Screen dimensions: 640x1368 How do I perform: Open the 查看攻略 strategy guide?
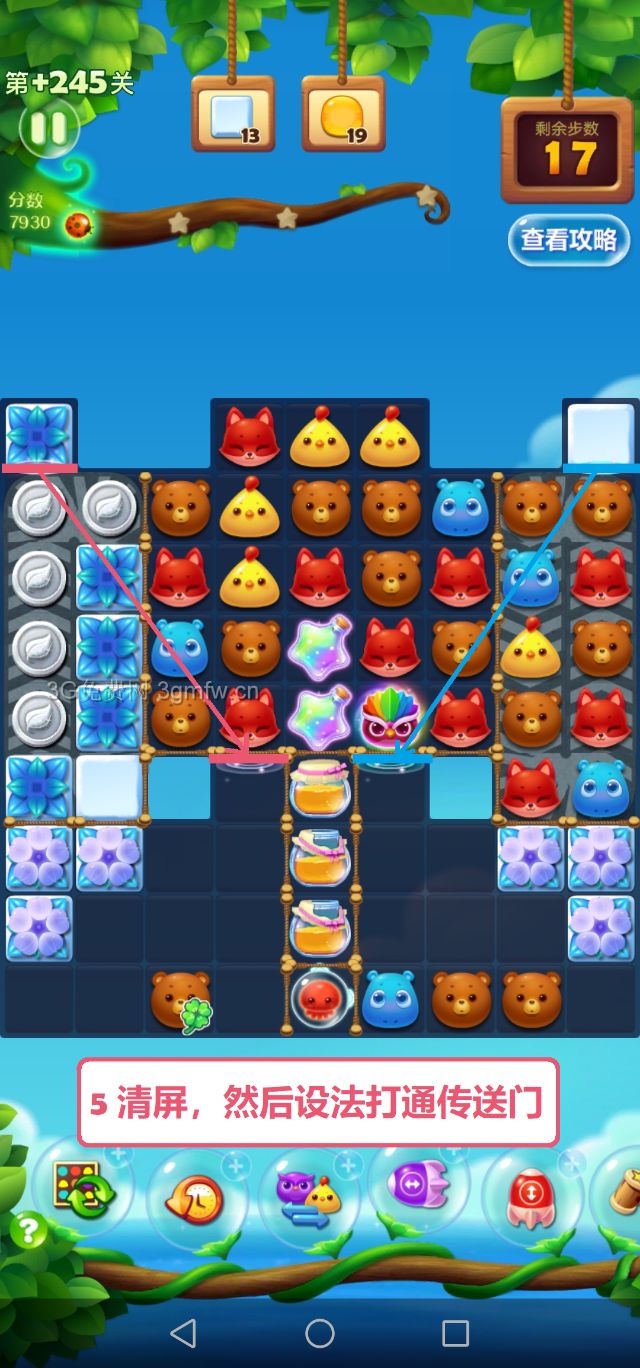tap(568, 240)
